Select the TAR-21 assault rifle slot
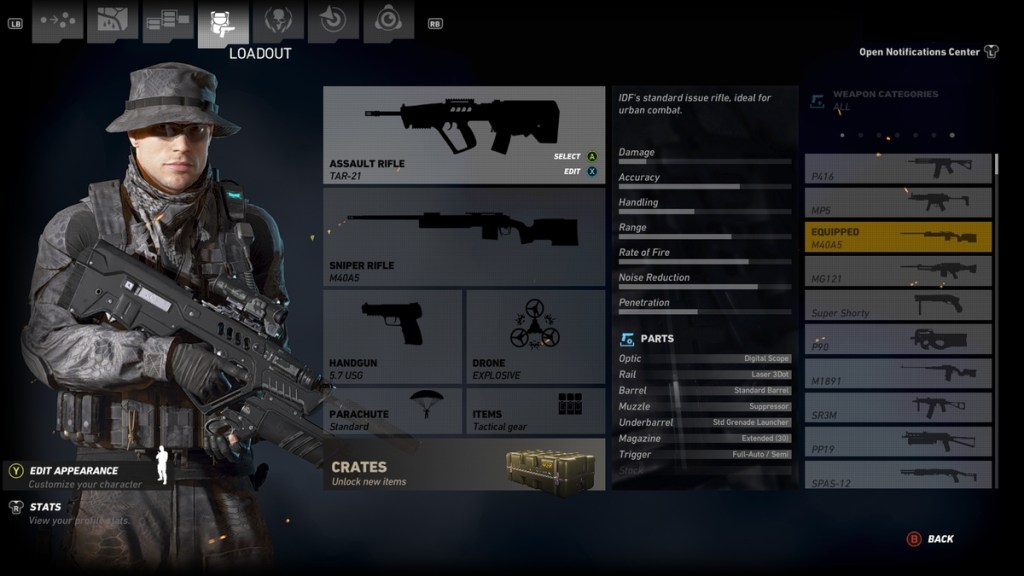Viewport: 1024px width, 576px height. (464, 134)
